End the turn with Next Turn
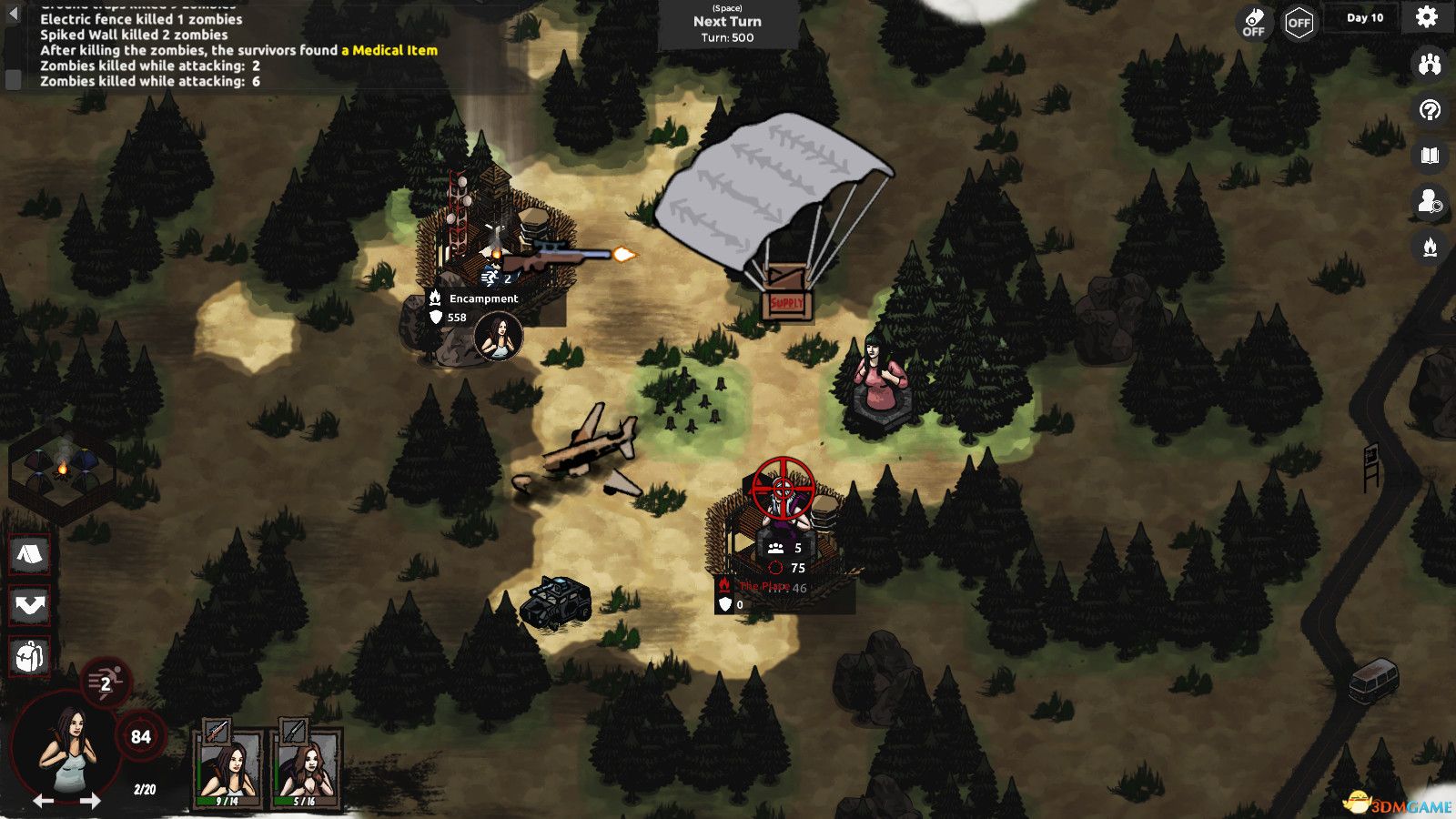1456x819 pixels. (x=727, y=24)
